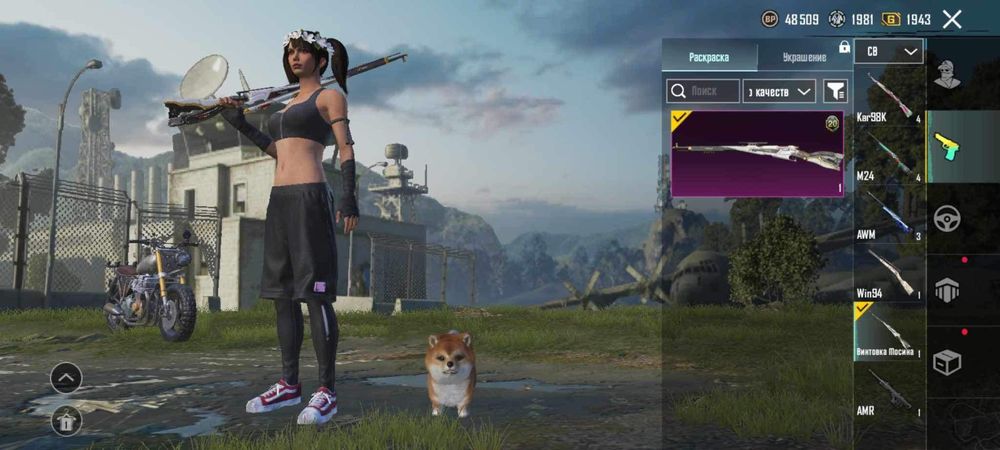Open the filter funnel button

coord(835,91)
